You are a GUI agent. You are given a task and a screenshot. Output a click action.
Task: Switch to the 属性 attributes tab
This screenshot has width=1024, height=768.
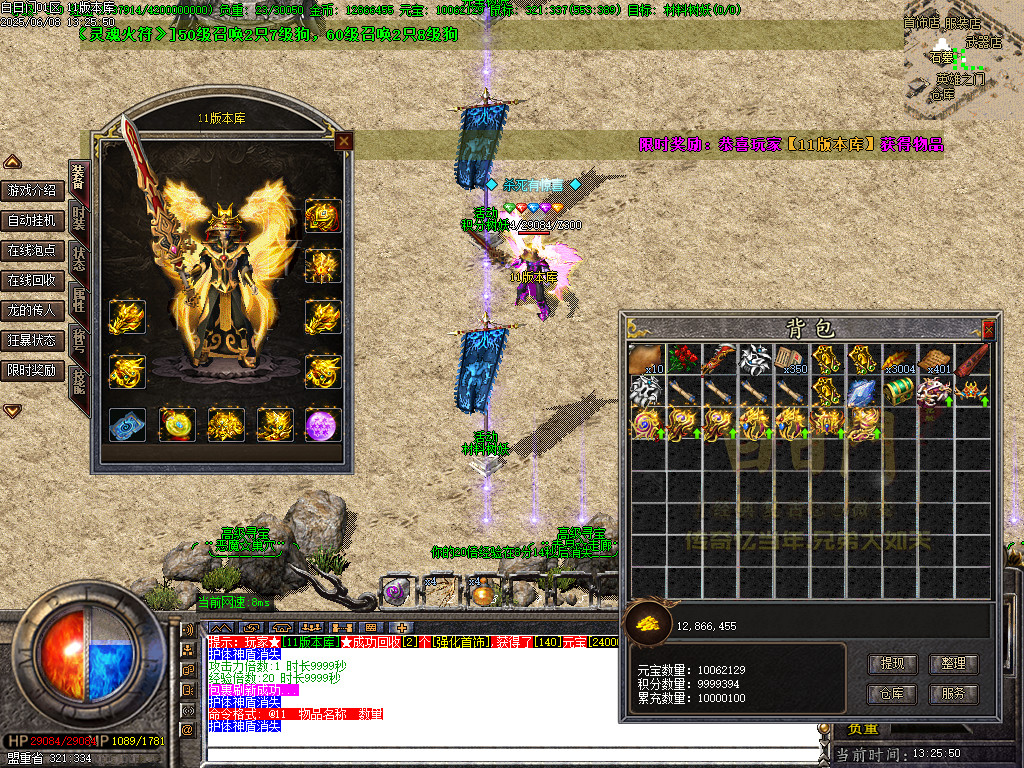79,298
